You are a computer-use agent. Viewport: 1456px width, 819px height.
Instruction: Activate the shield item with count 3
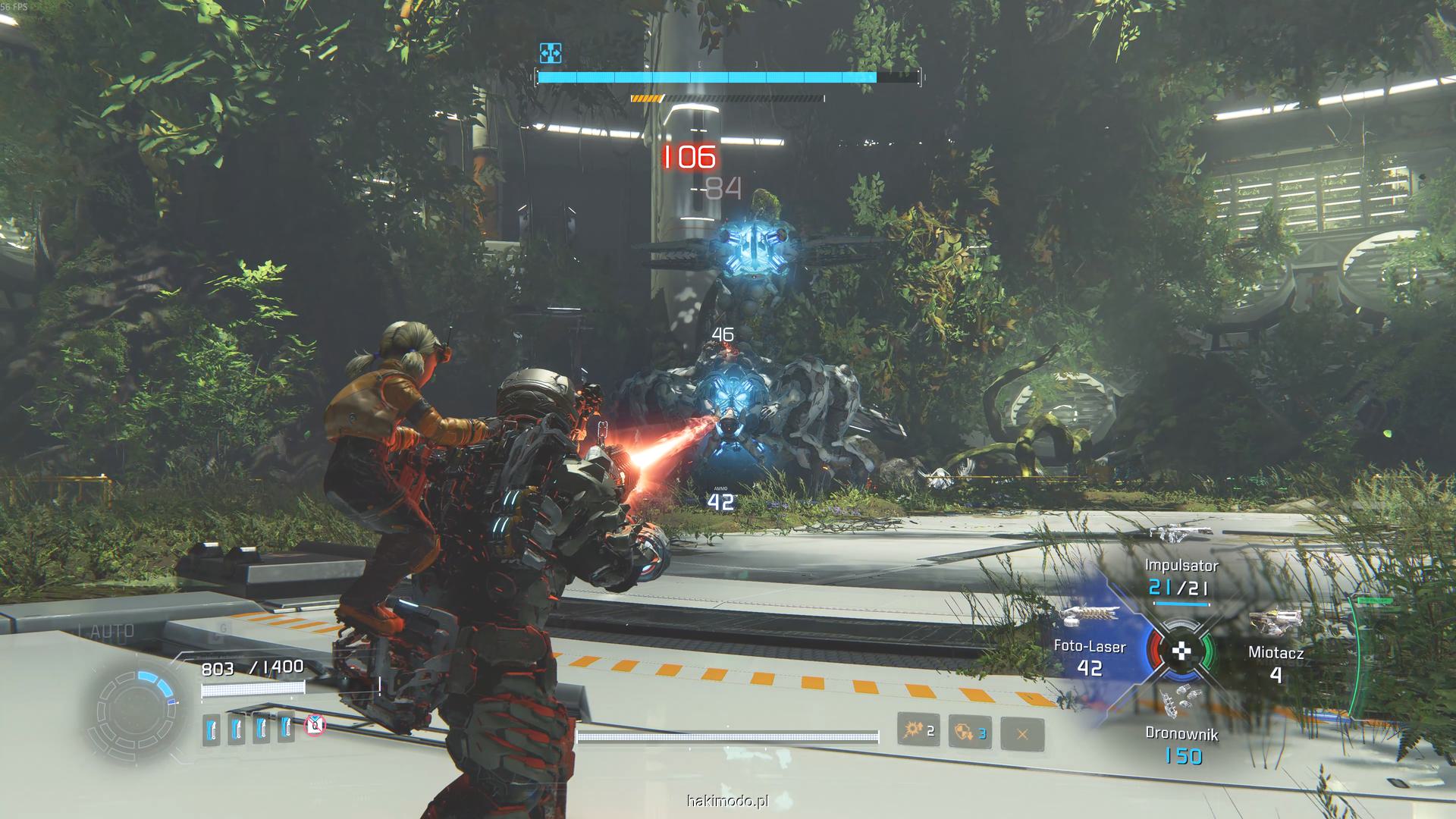970,733
